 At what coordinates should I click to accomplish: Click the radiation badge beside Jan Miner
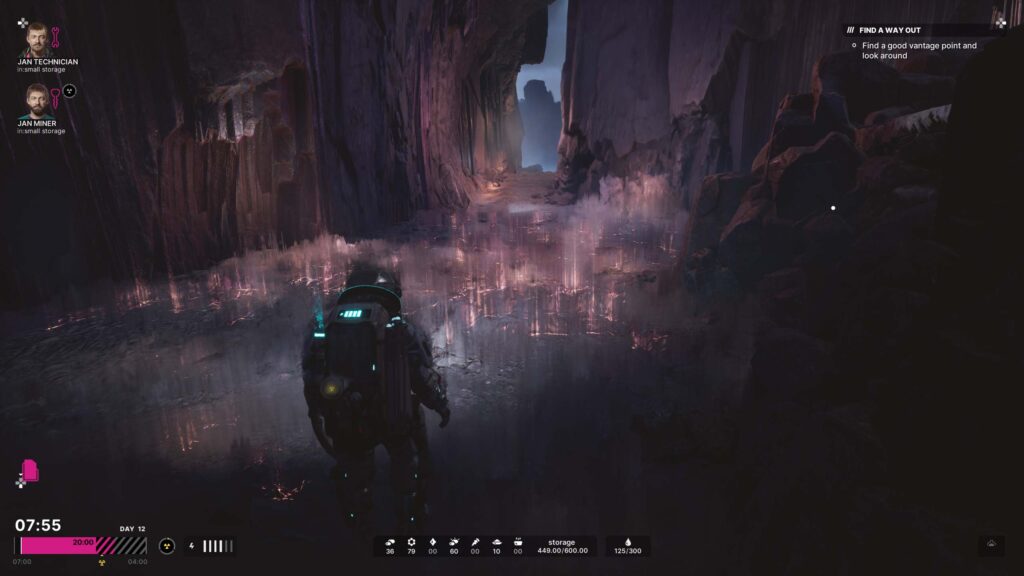69,91
